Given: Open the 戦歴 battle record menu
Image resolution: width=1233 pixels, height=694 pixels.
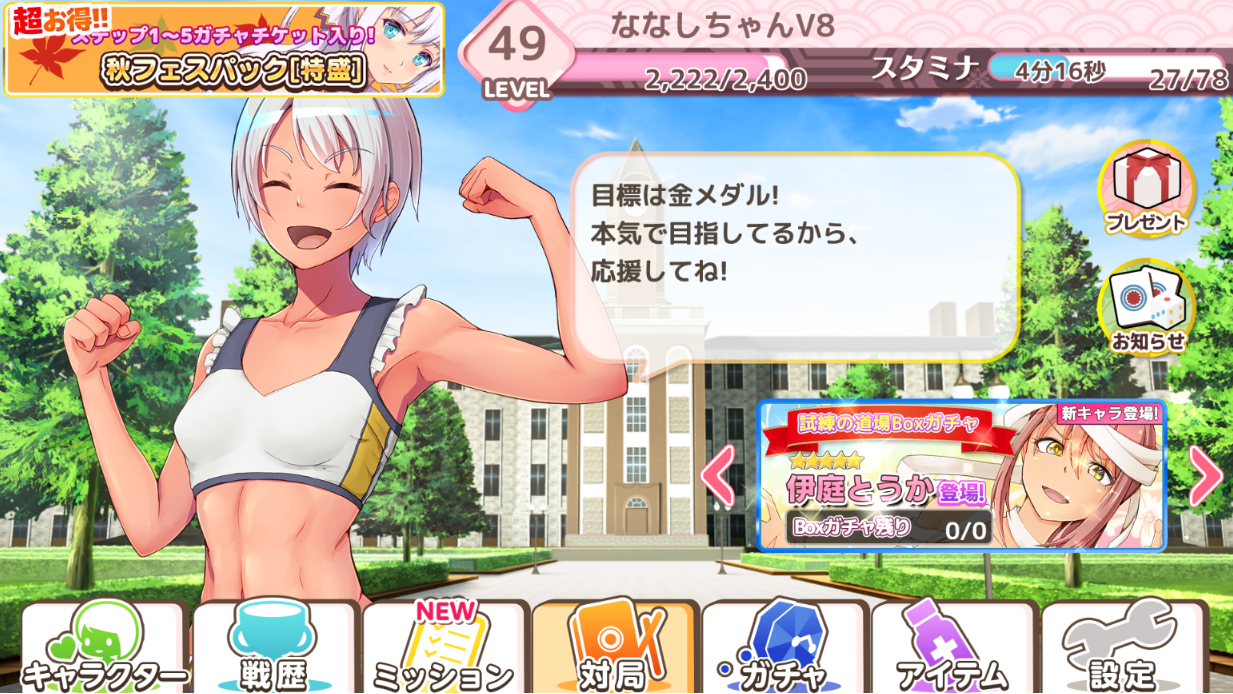Looking at the screenshot, I should tap(273, 649).
